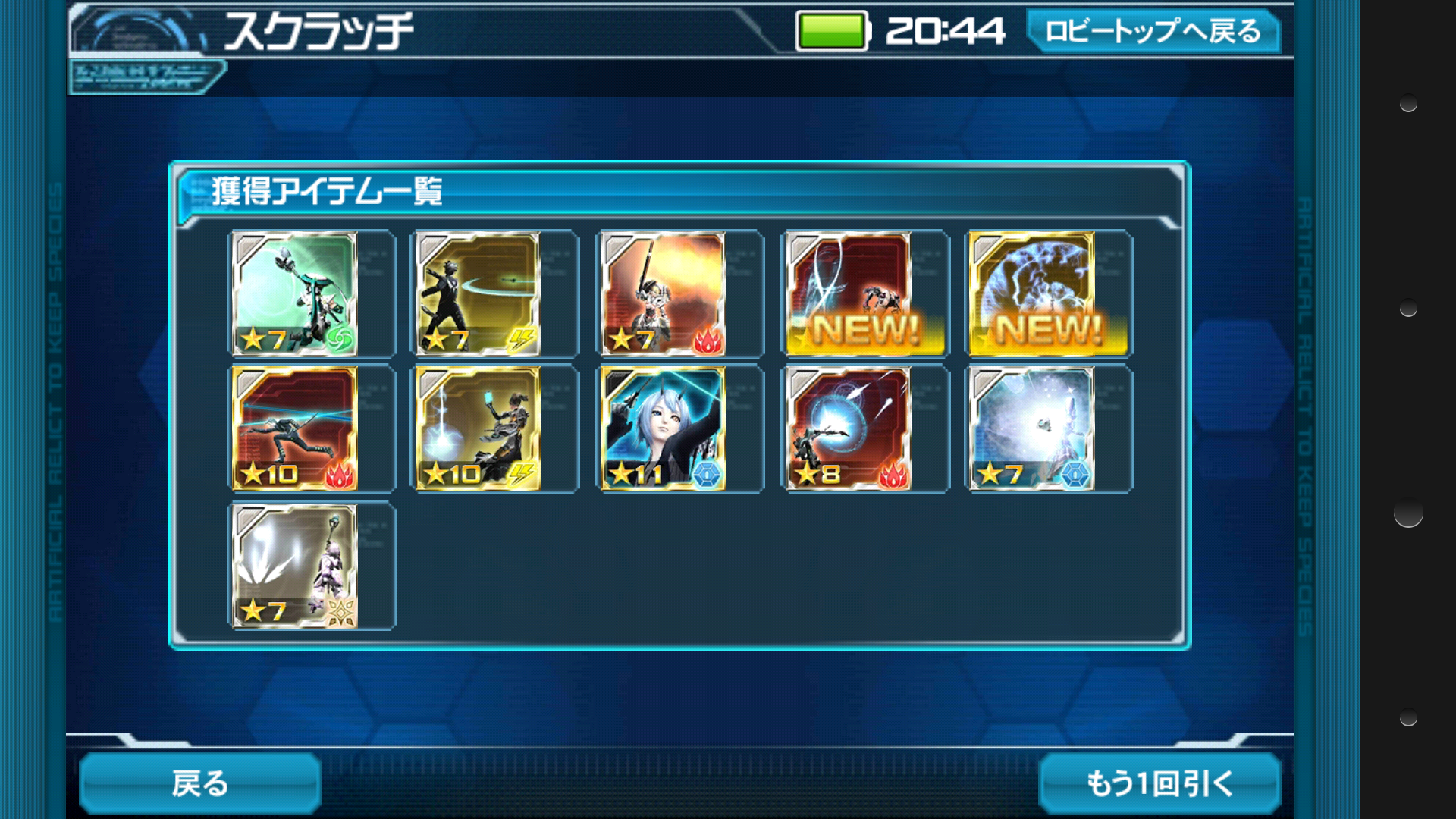Open the ★7 light element staff card

coord(294,566)
